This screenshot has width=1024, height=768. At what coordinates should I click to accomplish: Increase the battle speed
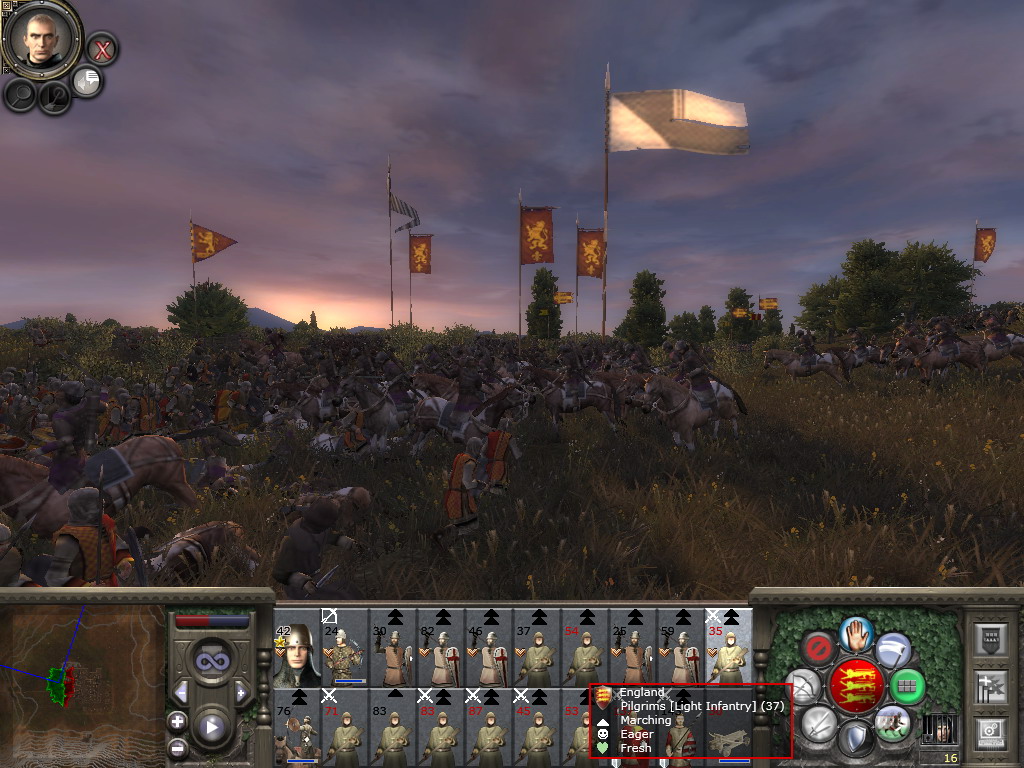tap(241, 692)
